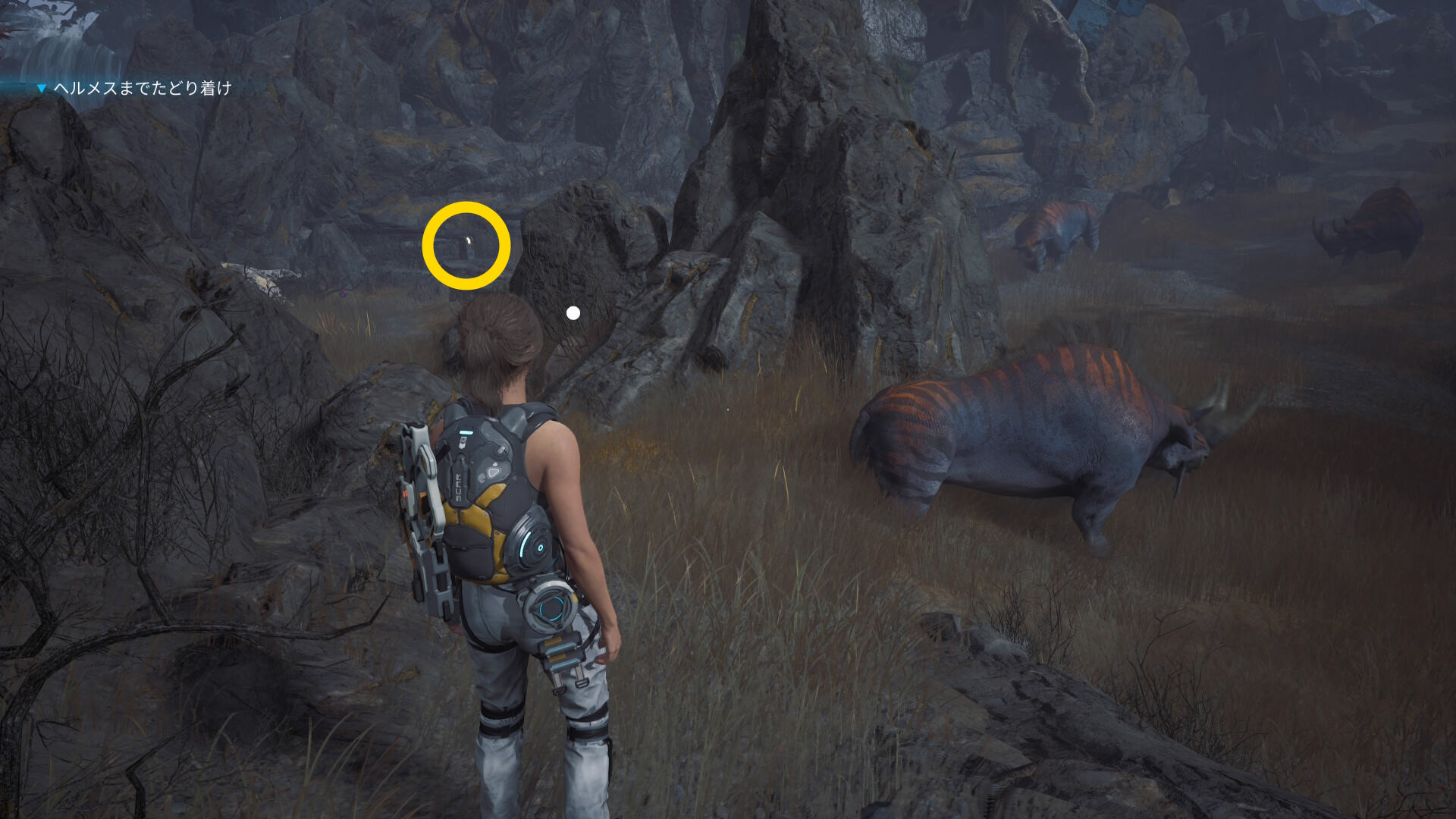Screen dimensions: 1456x819
Task: Click the yellow circle waypoint marker
Action: [466, 246]
